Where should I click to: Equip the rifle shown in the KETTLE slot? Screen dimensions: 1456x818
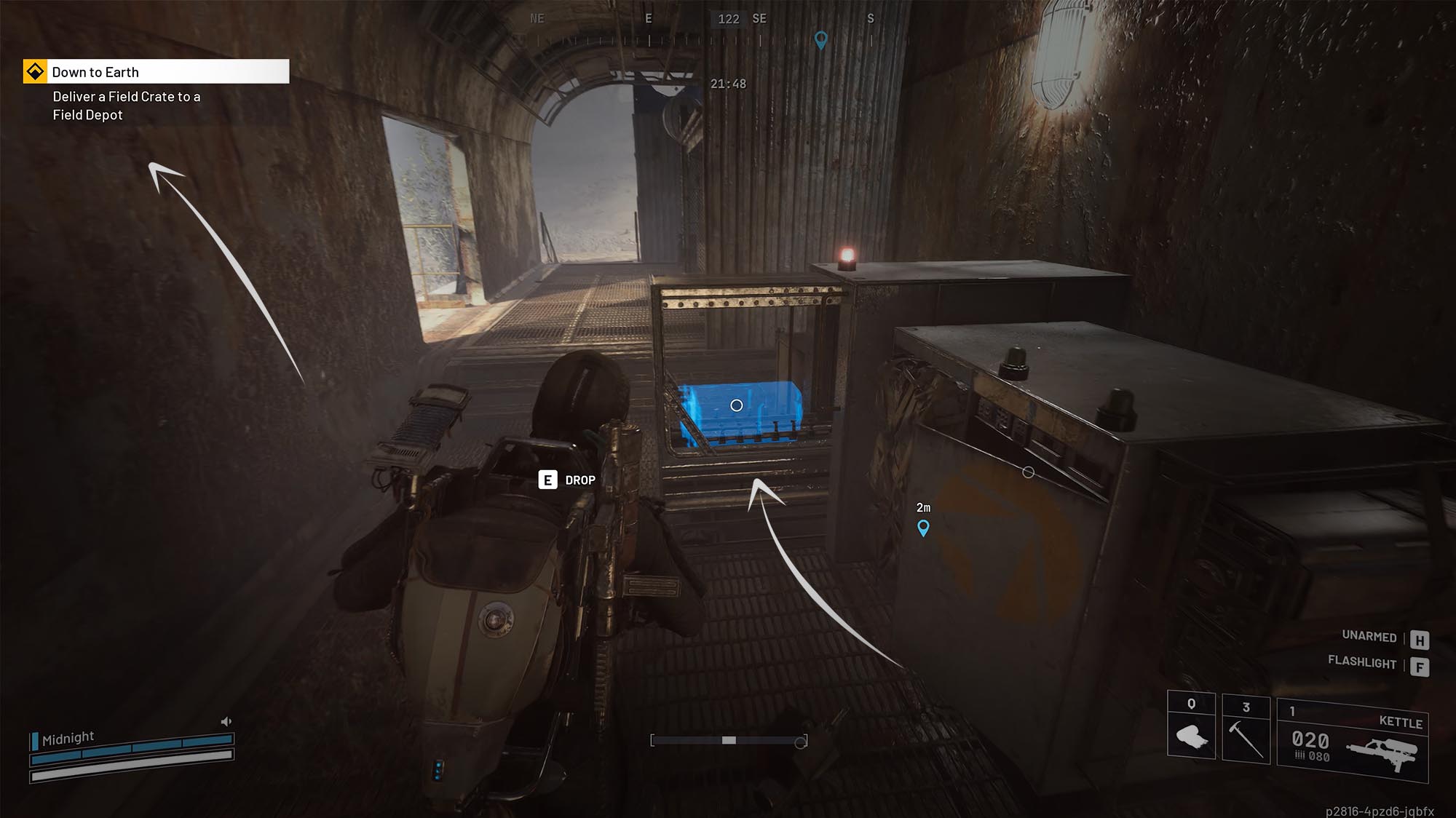(1387, 753)
